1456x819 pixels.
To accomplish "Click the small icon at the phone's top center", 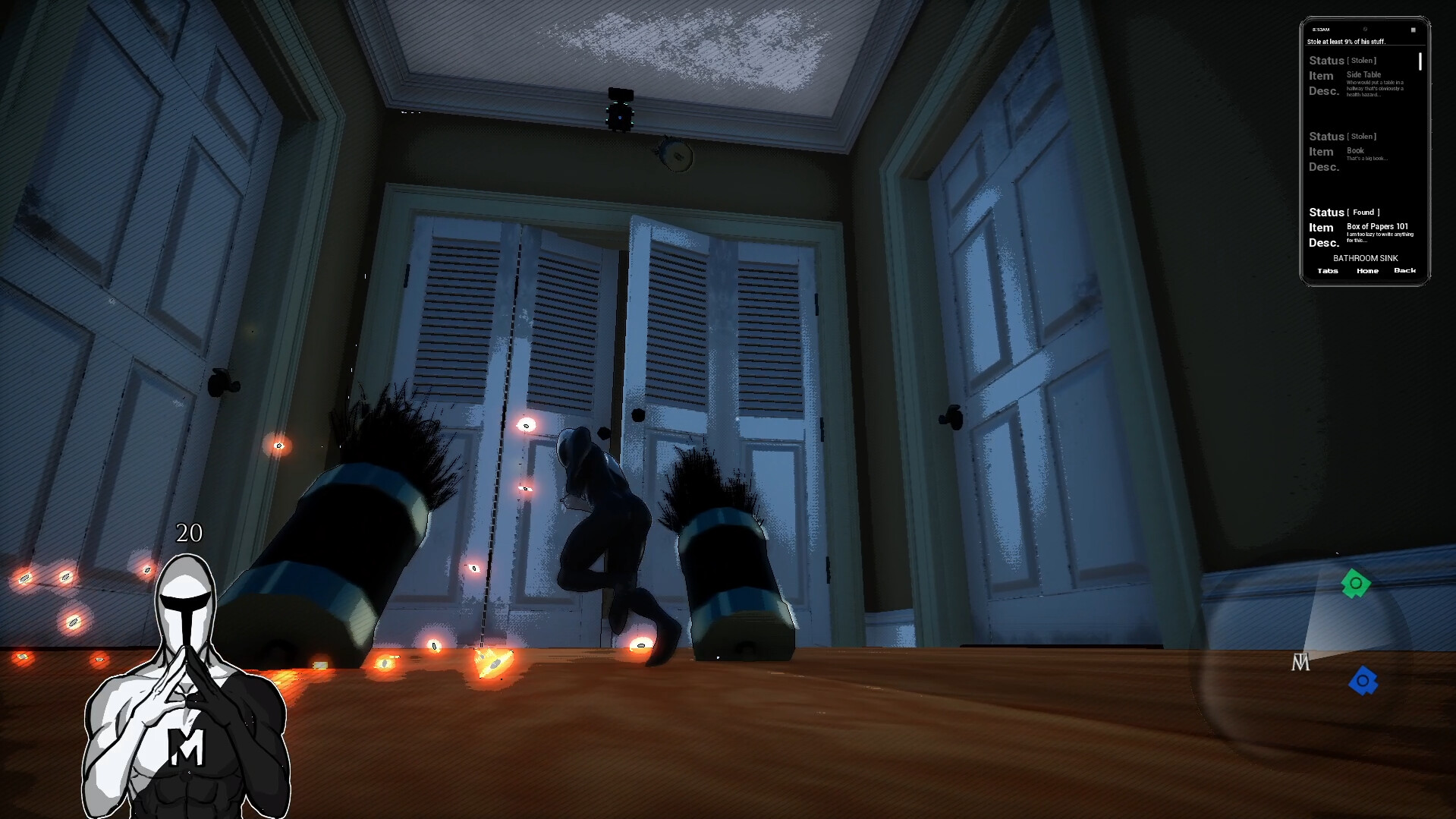I will 1363,30.
